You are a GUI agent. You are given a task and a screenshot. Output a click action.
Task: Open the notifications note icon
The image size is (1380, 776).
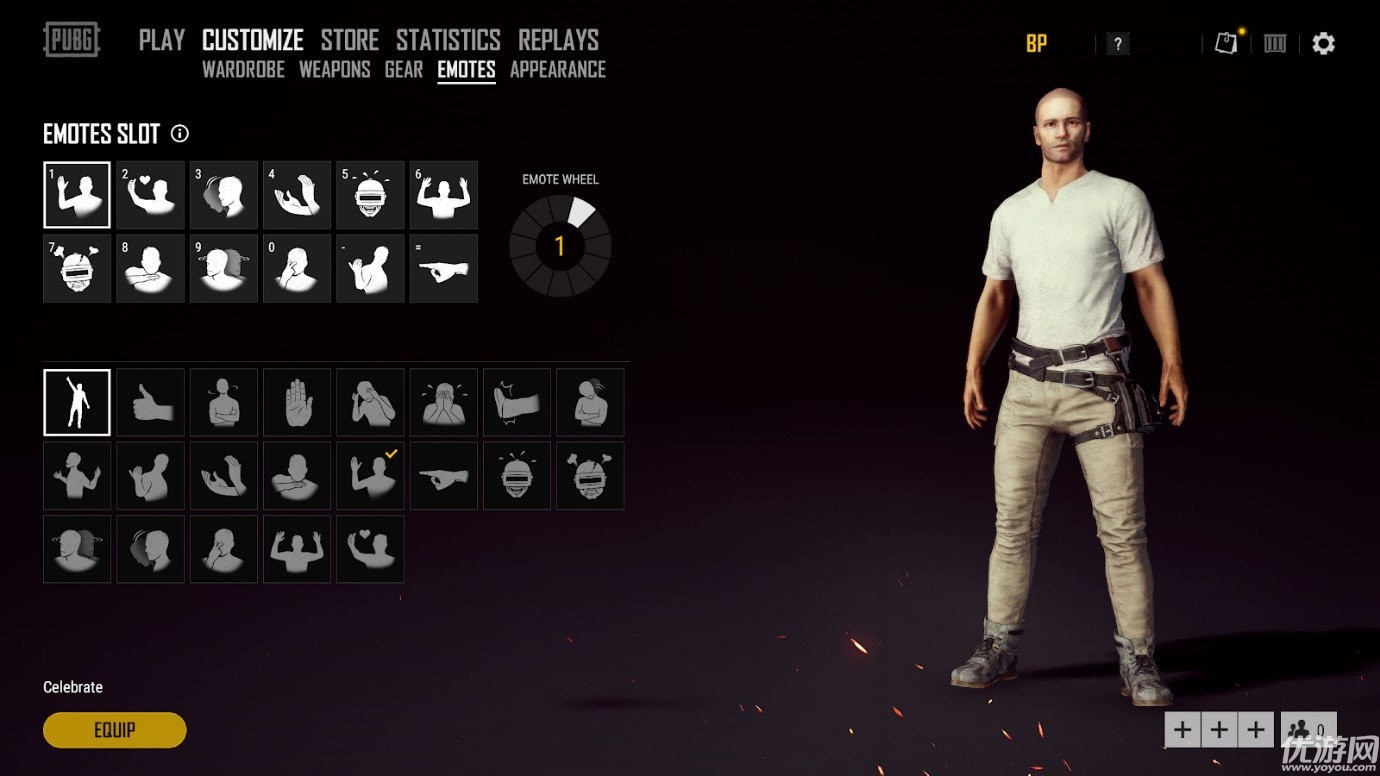(x=1226, y=43)
